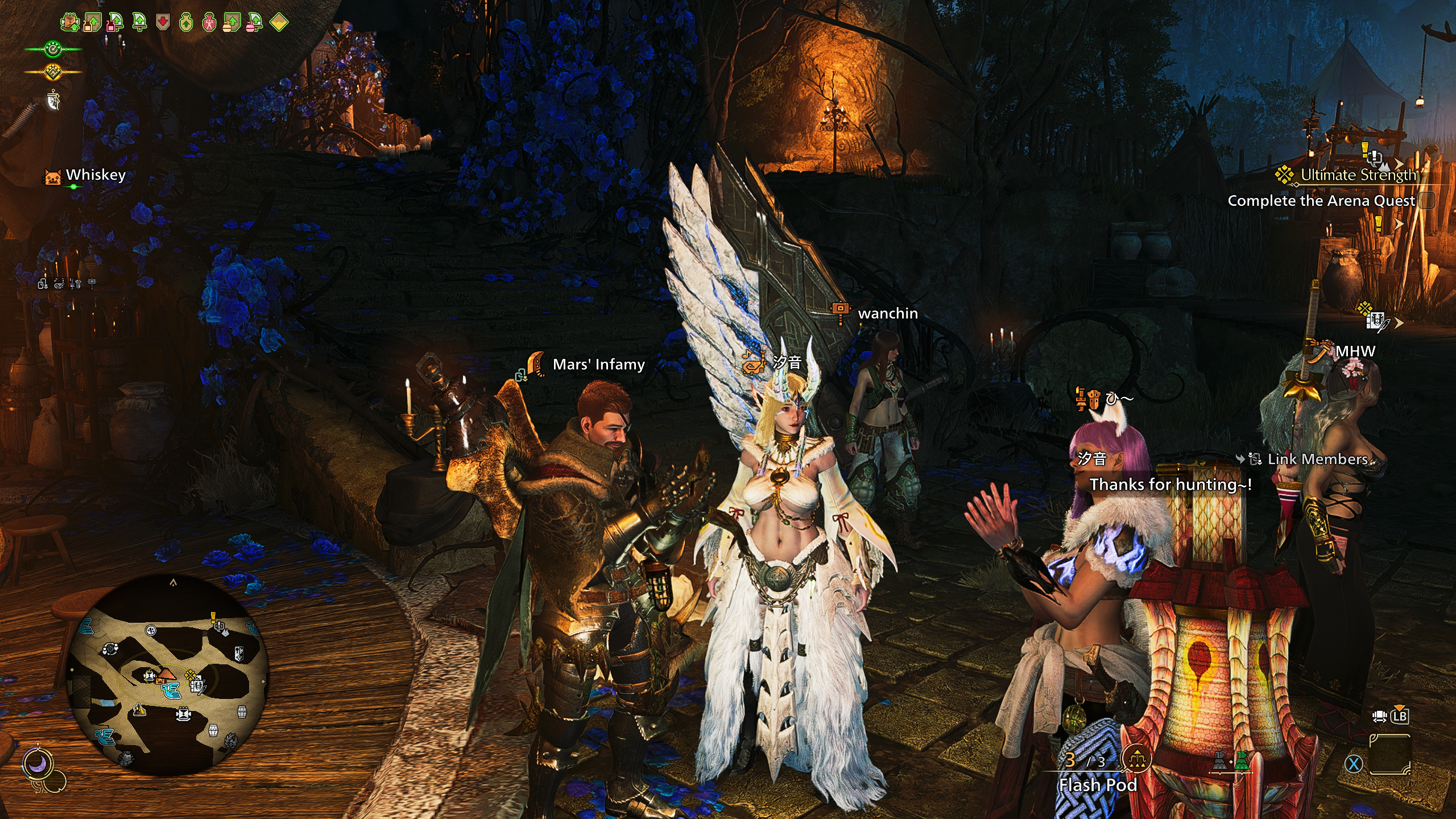Select the MHW player name tag
This screenshot has height=819, width=1456.
click(1355, 351)
